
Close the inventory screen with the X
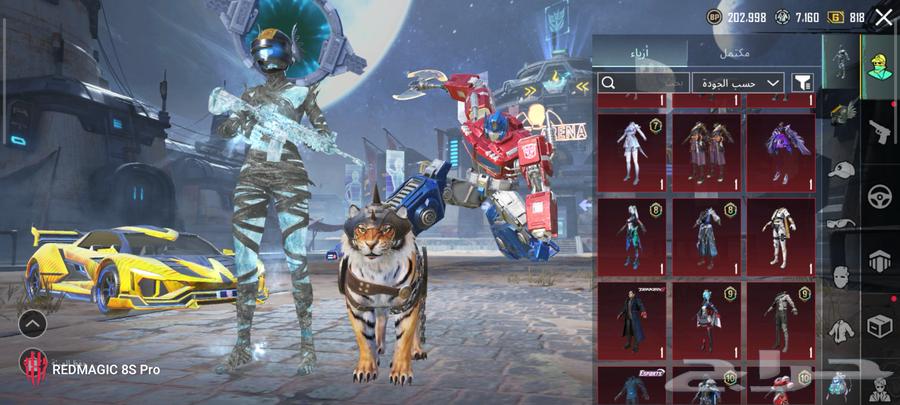pyautogui.click(x=883, y=17)
